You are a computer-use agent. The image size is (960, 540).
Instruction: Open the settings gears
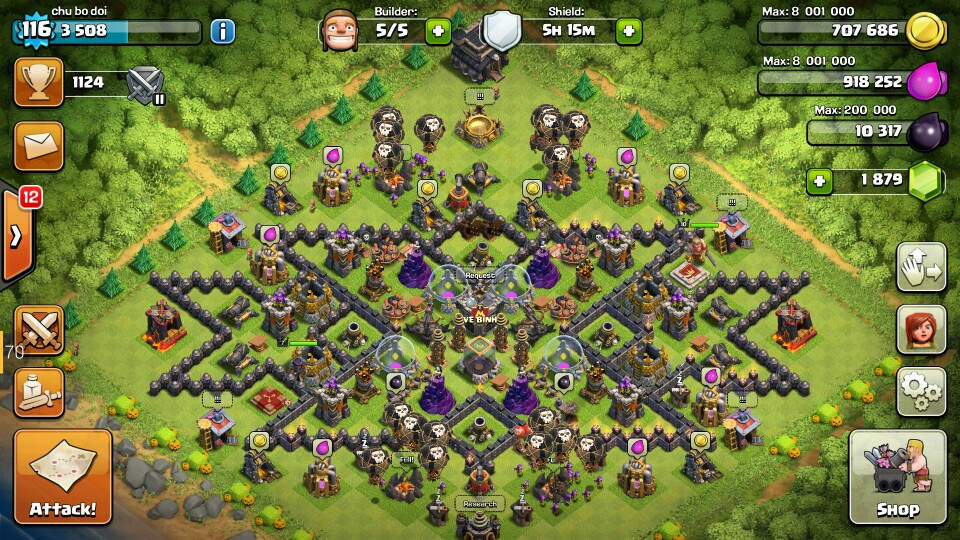pyautogui.click(x=921, y=391)
